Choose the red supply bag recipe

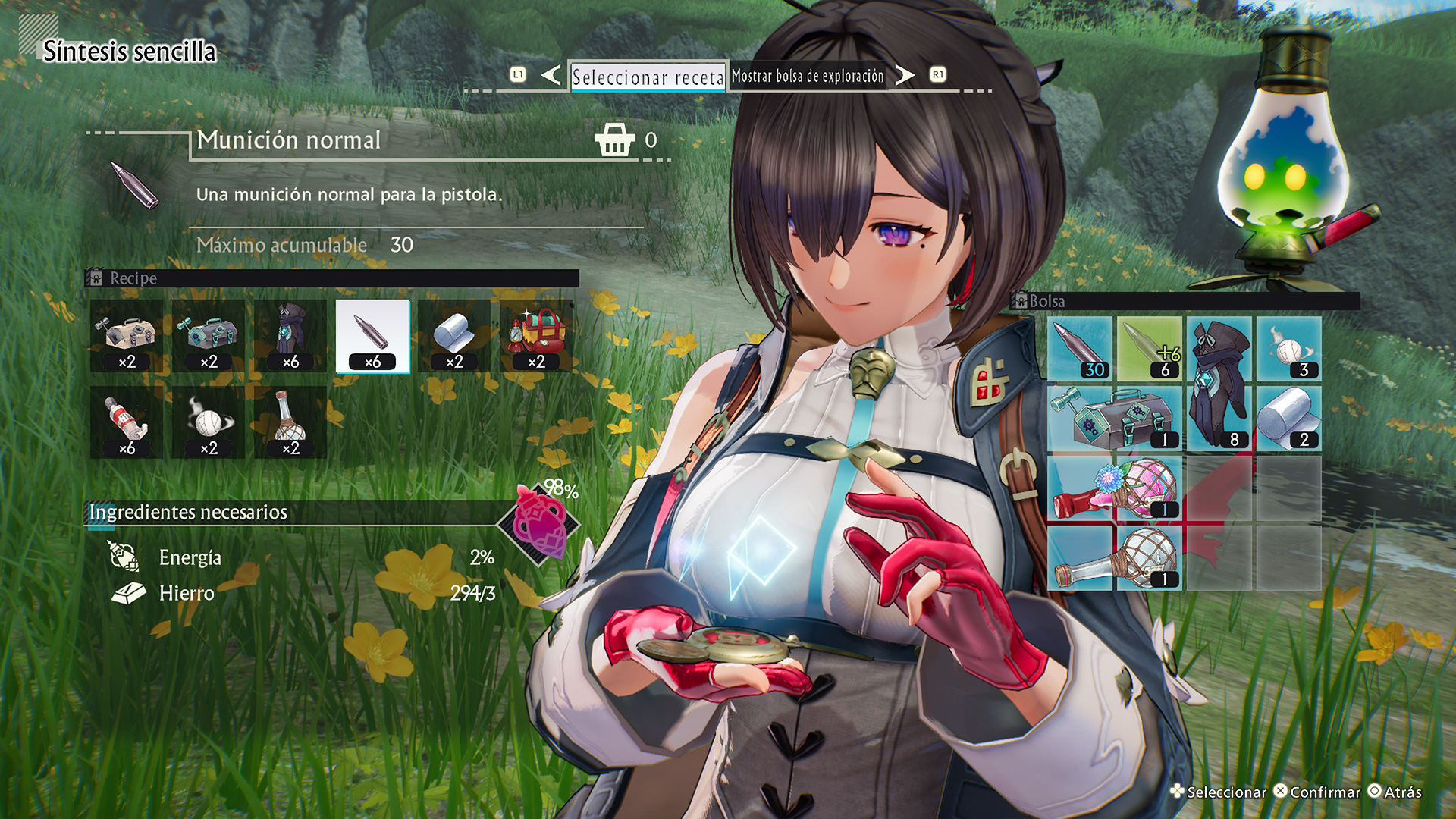536,336
